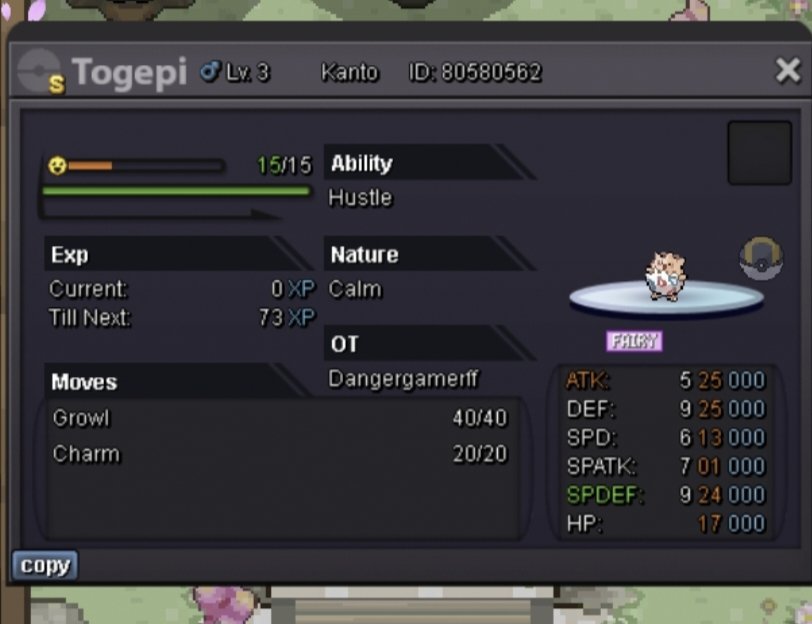Image resolution: width=812 pixels, height=624 pixels.
Task: Click the empty held item slot
Action: (759, 153)
